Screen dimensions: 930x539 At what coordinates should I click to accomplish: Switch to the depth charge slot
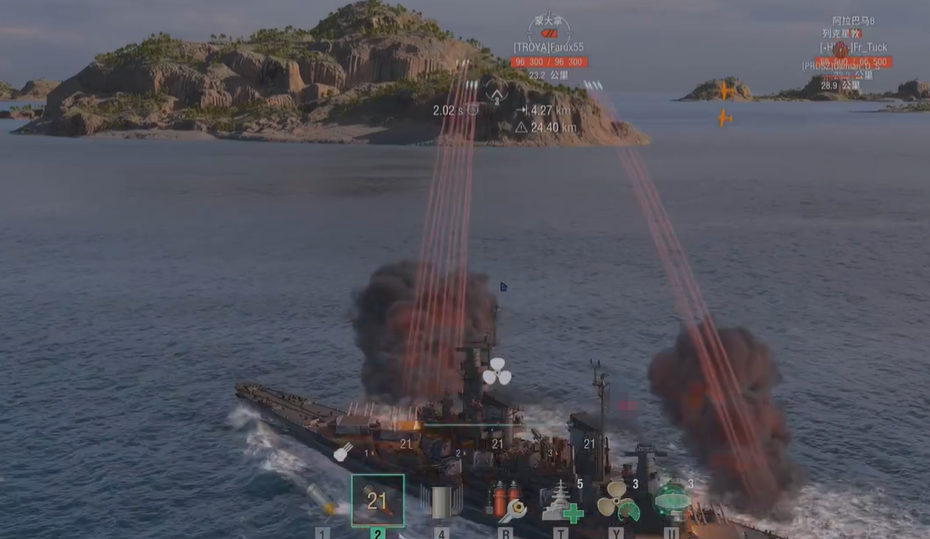441,501
